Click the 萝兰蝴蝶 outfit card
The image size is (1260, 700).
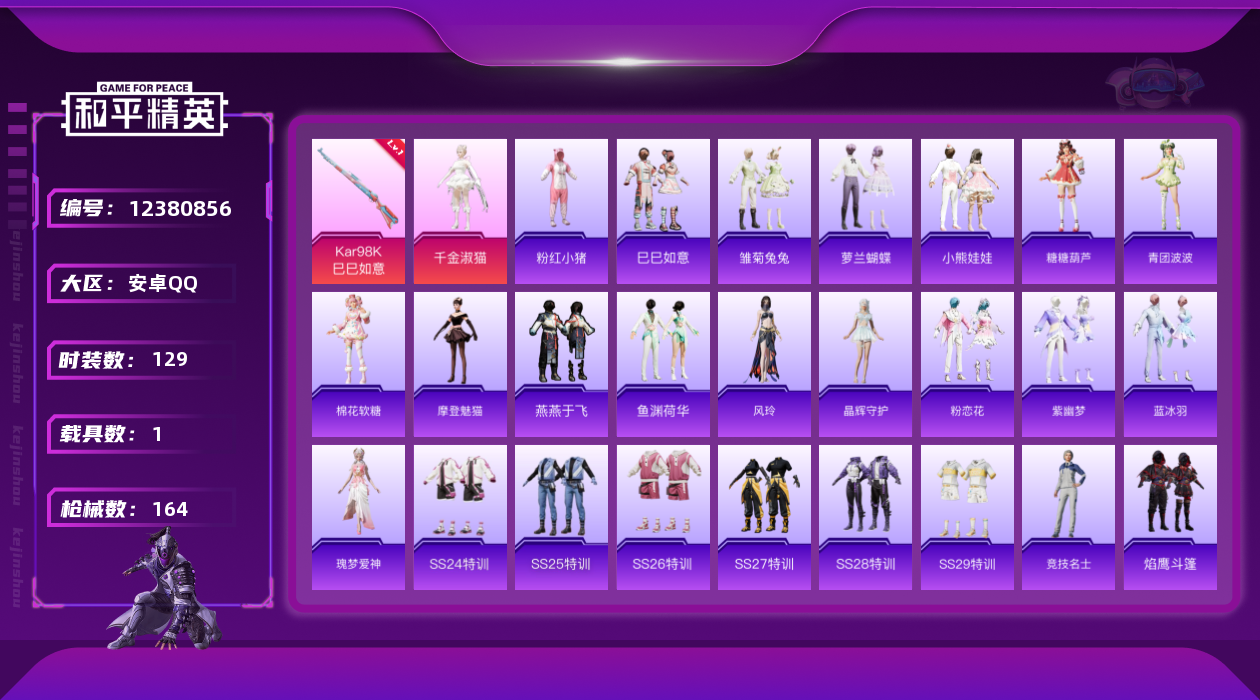coord(865,210)
